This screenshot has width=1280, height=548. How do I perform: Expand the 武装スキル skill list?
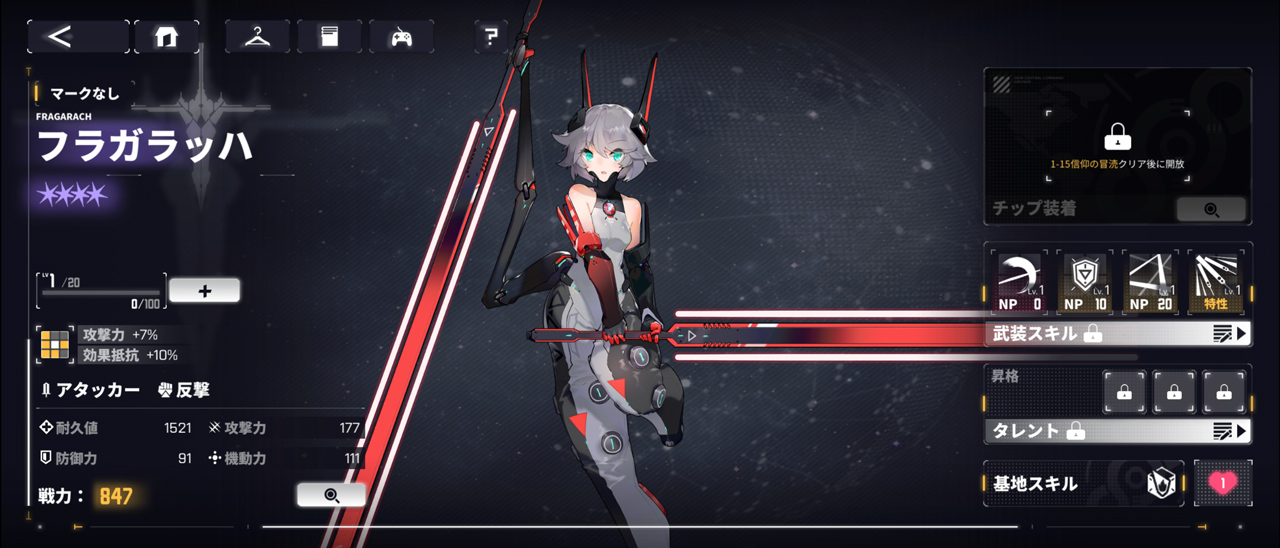pos(1118,334)
